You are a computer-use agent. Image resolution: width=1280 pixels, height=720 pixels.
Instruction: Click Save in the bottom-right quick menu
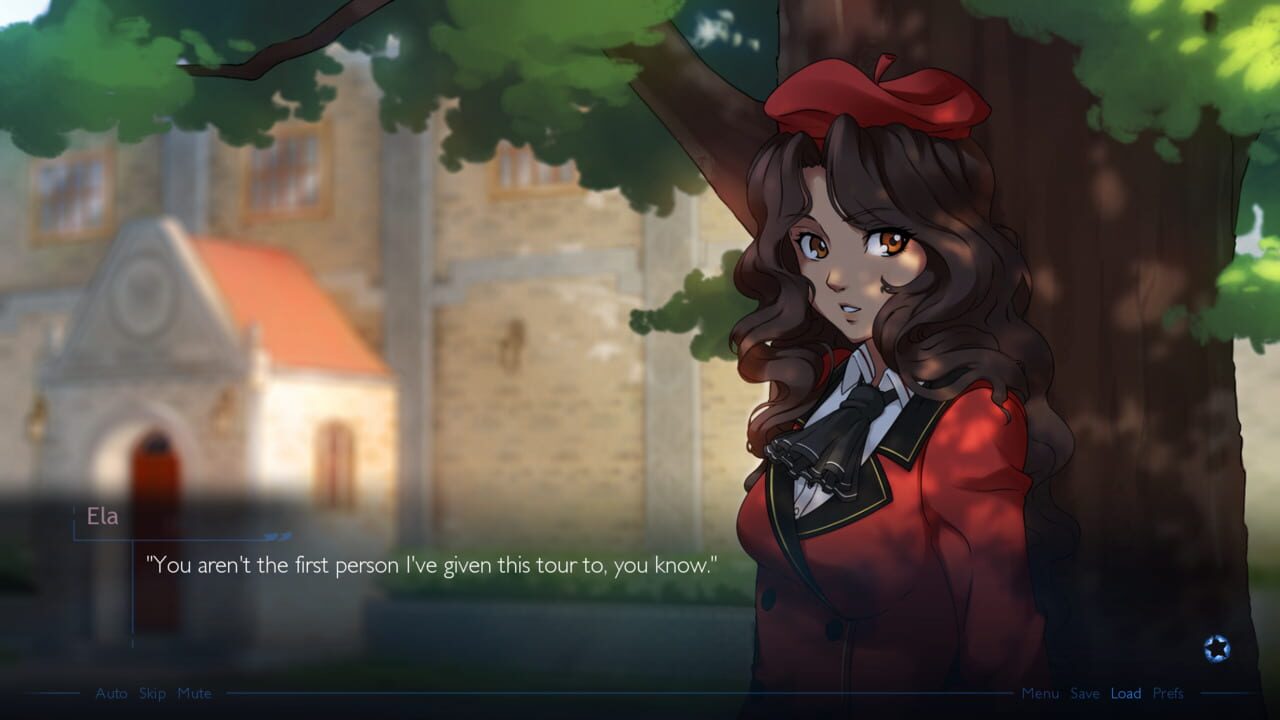click(1085, 693)
